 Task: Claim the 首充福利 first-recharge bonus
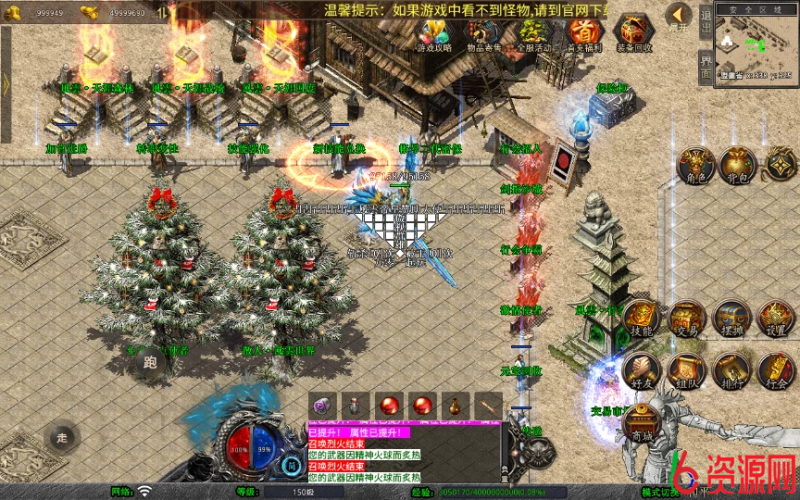pyautogui.click(x=583, y=32)
